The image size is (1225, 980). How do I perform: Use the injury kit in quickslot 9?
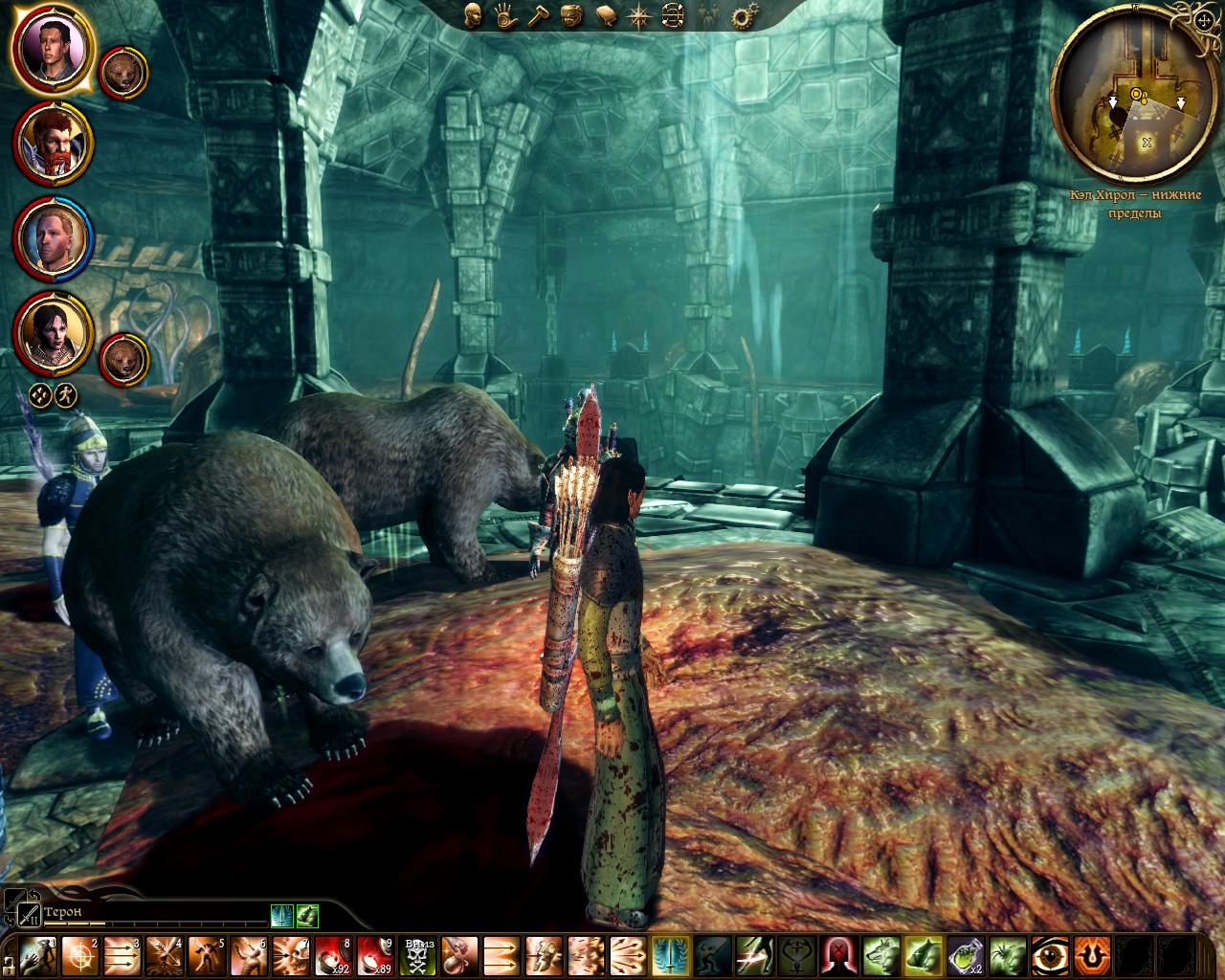pos(376,957)
